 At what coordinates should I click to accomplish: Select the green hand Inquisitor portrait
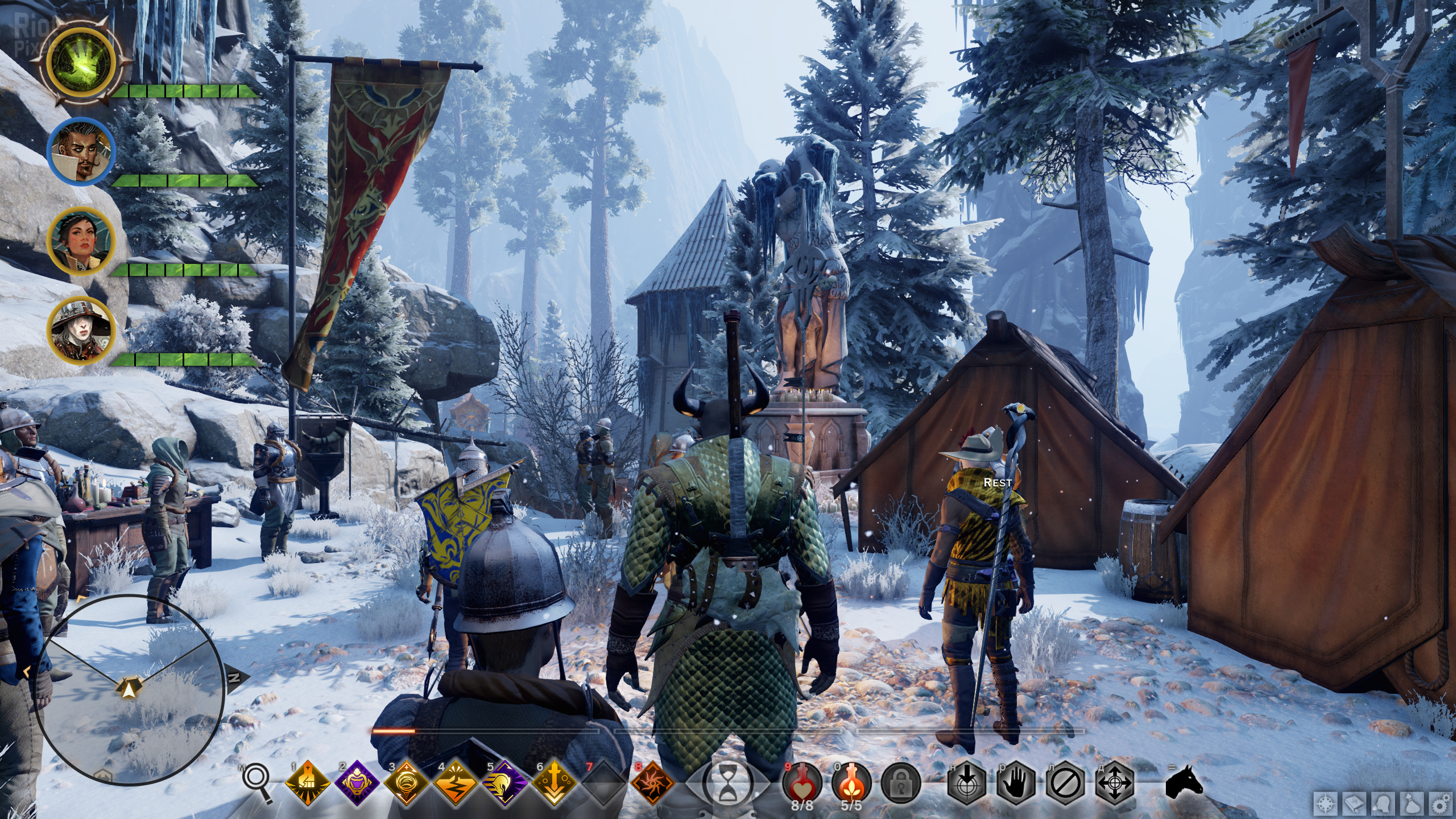click(x=82, y=63)
